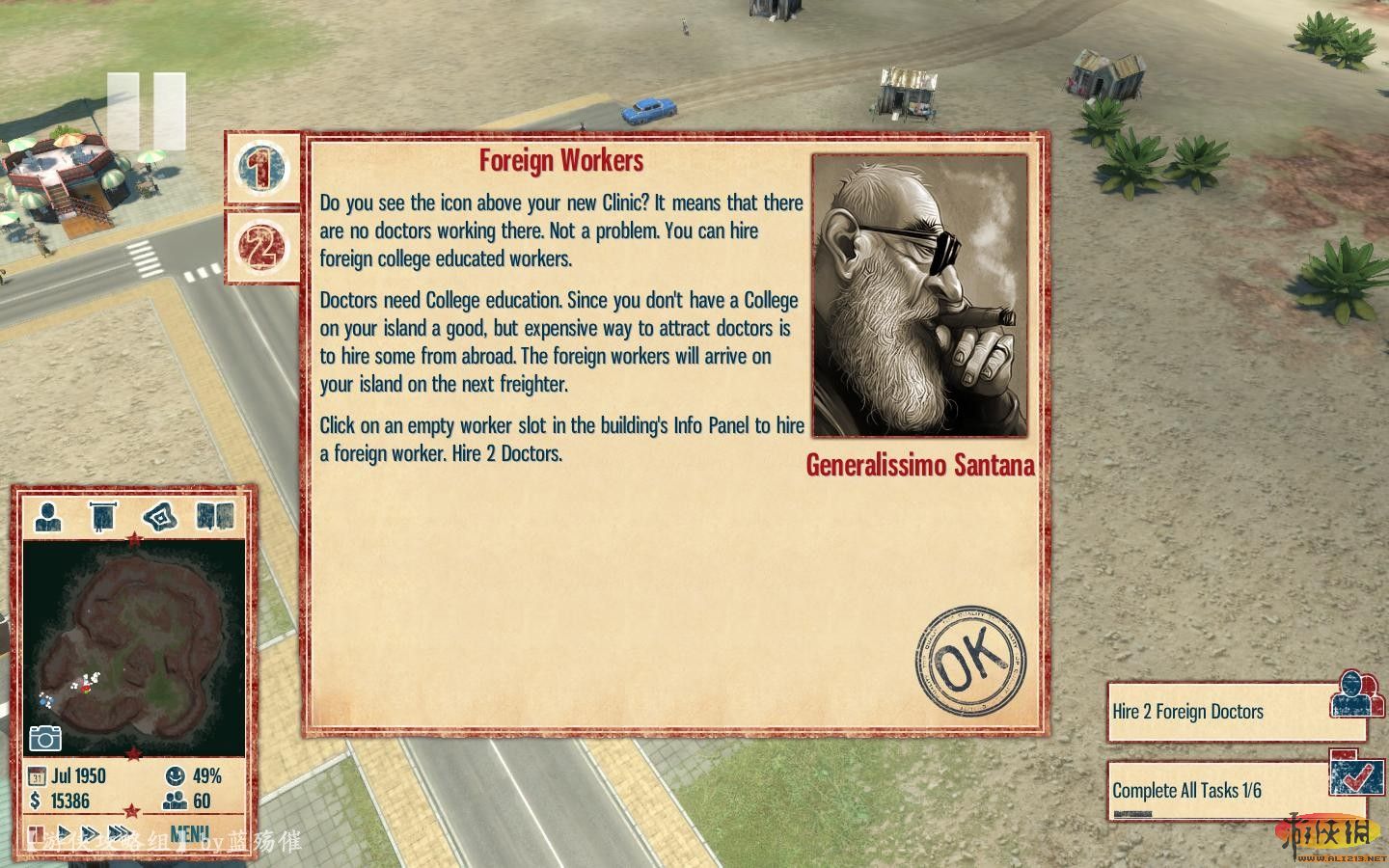Open the person silhouette panel above the minimap

coord(48,518)
